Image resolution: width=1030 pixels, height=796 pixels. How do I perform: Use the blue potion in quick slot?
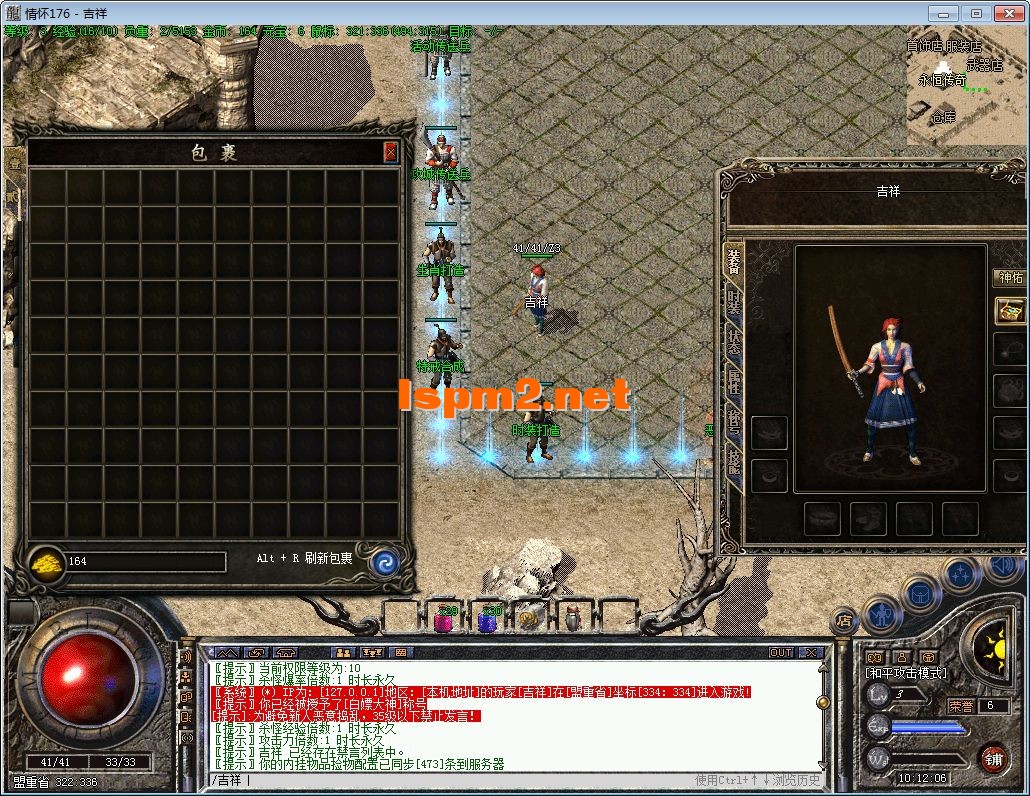click(488, 619)
